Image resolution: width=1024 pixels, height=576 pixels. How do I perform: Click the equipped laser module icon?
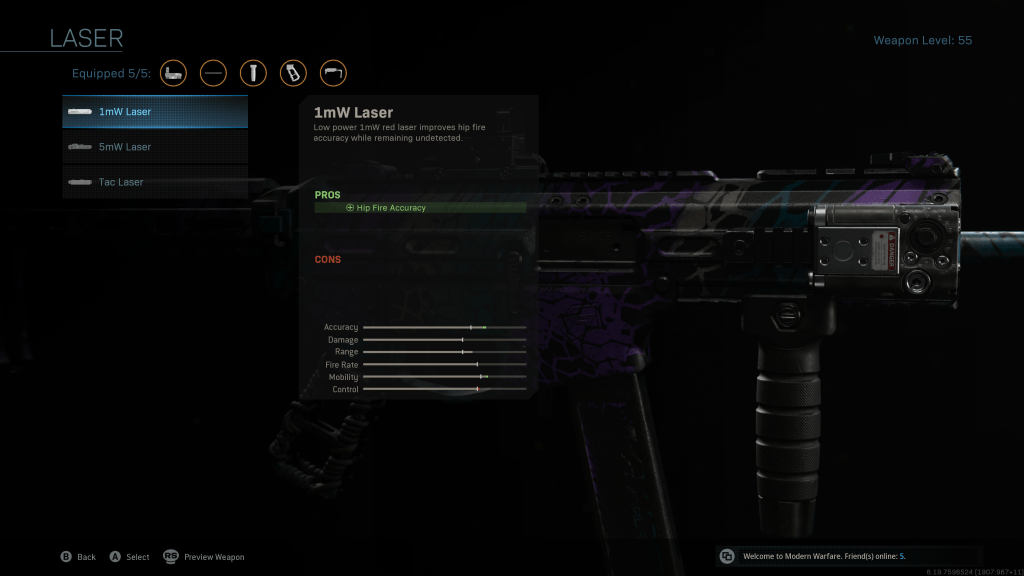pyautogui.click(x=174, y=73)
